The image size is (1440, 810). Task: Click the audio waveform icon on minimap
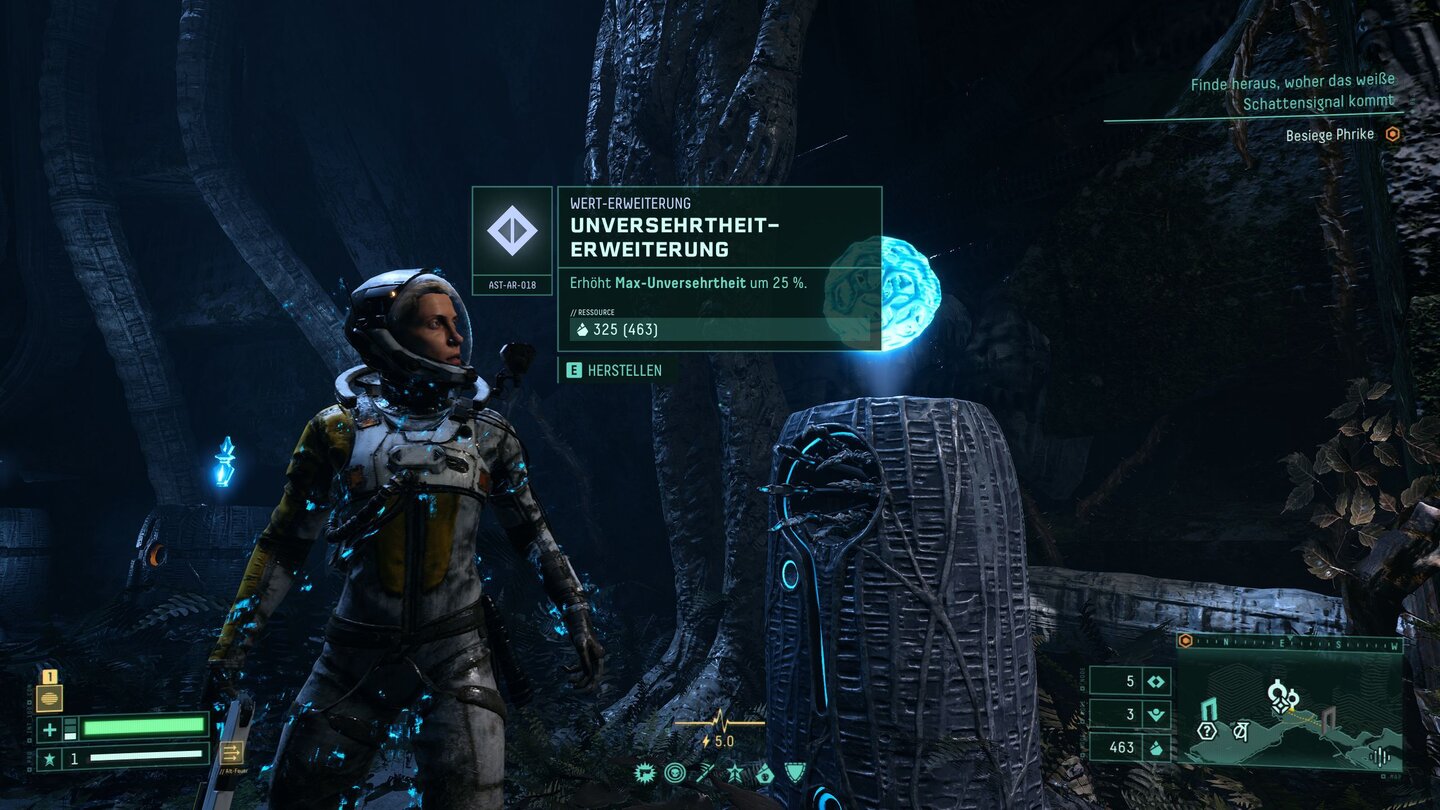pyautogui.click(x=1382, y=756)
